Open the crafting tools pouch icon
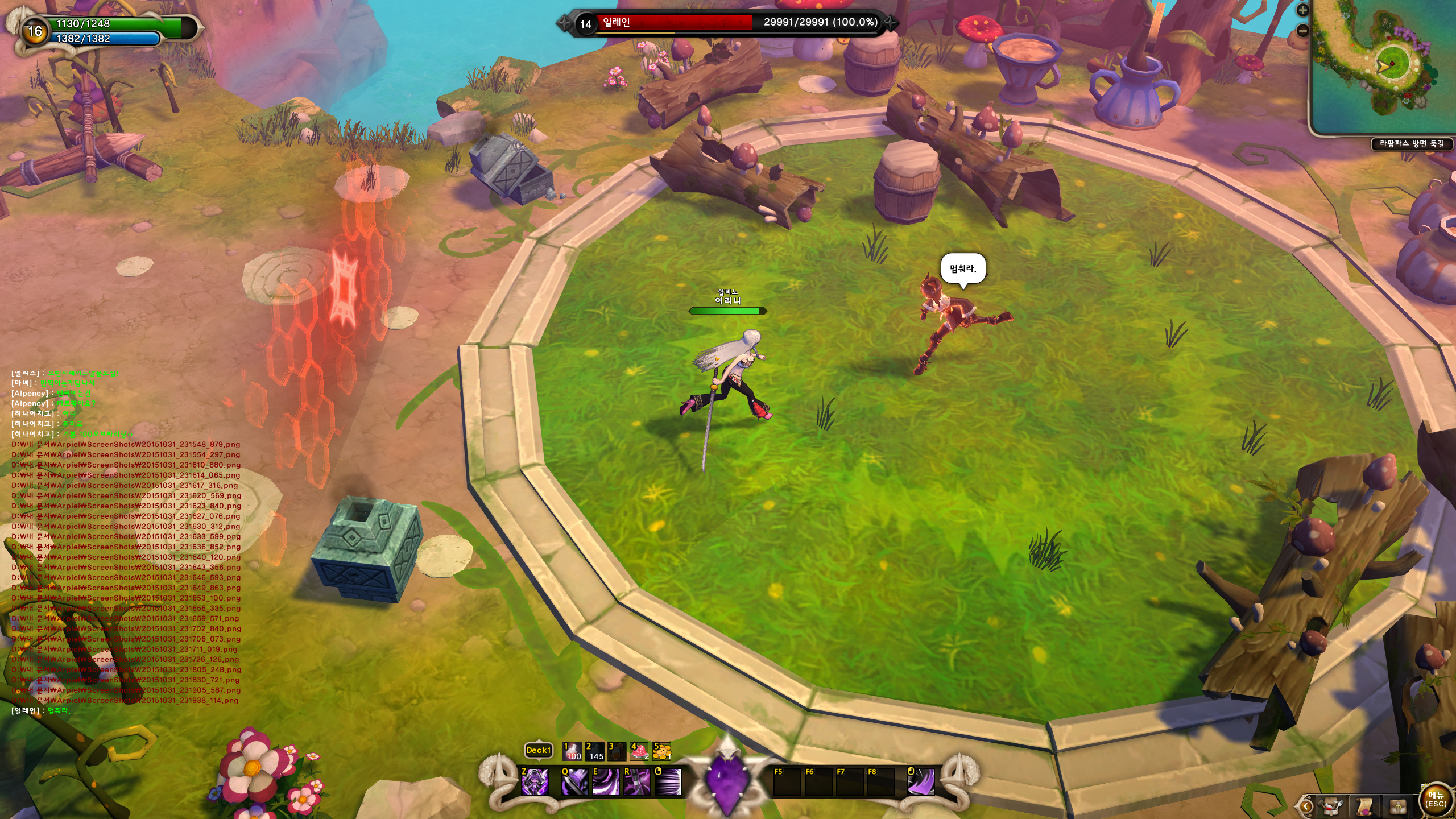 [1332, 806]
